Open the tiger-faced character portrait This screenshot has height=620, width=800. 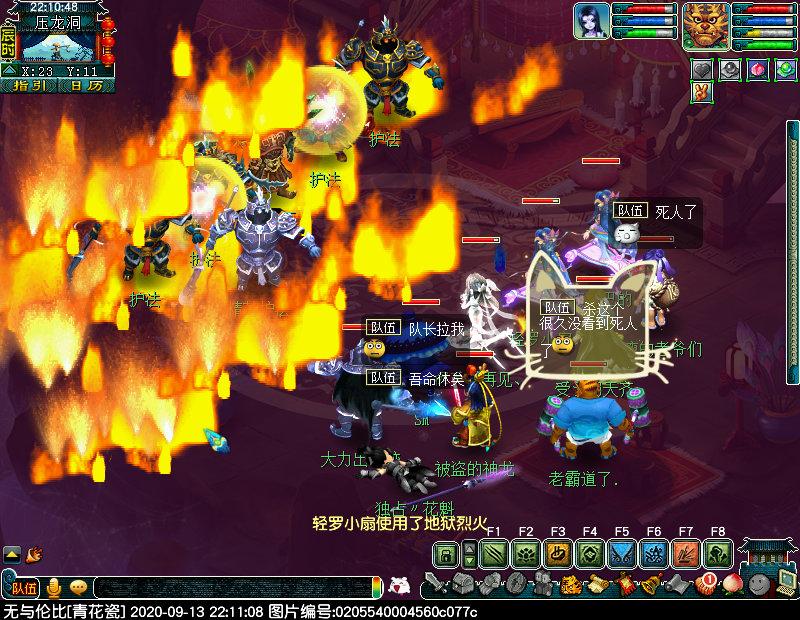706,24
